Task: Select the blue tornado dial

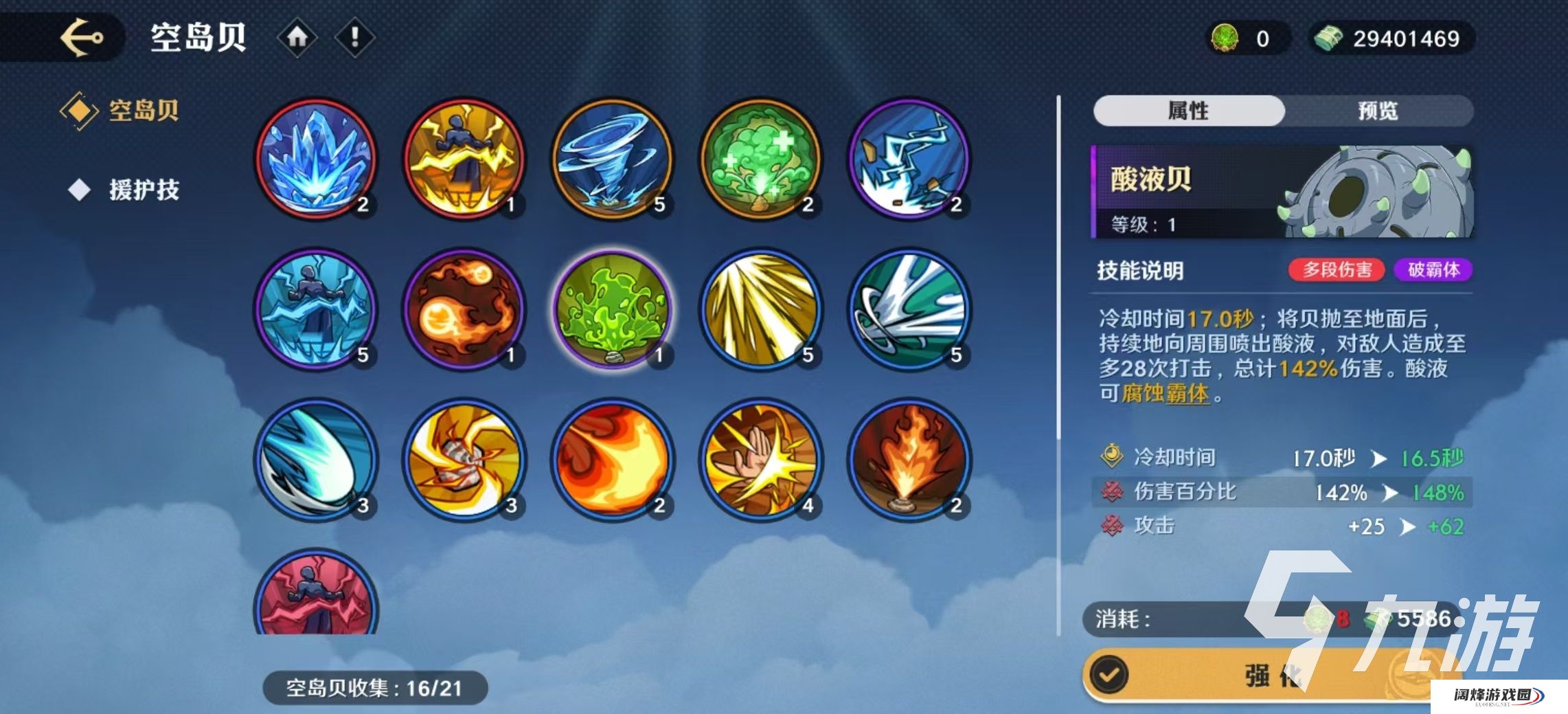Action: click(x=612, y=159)
